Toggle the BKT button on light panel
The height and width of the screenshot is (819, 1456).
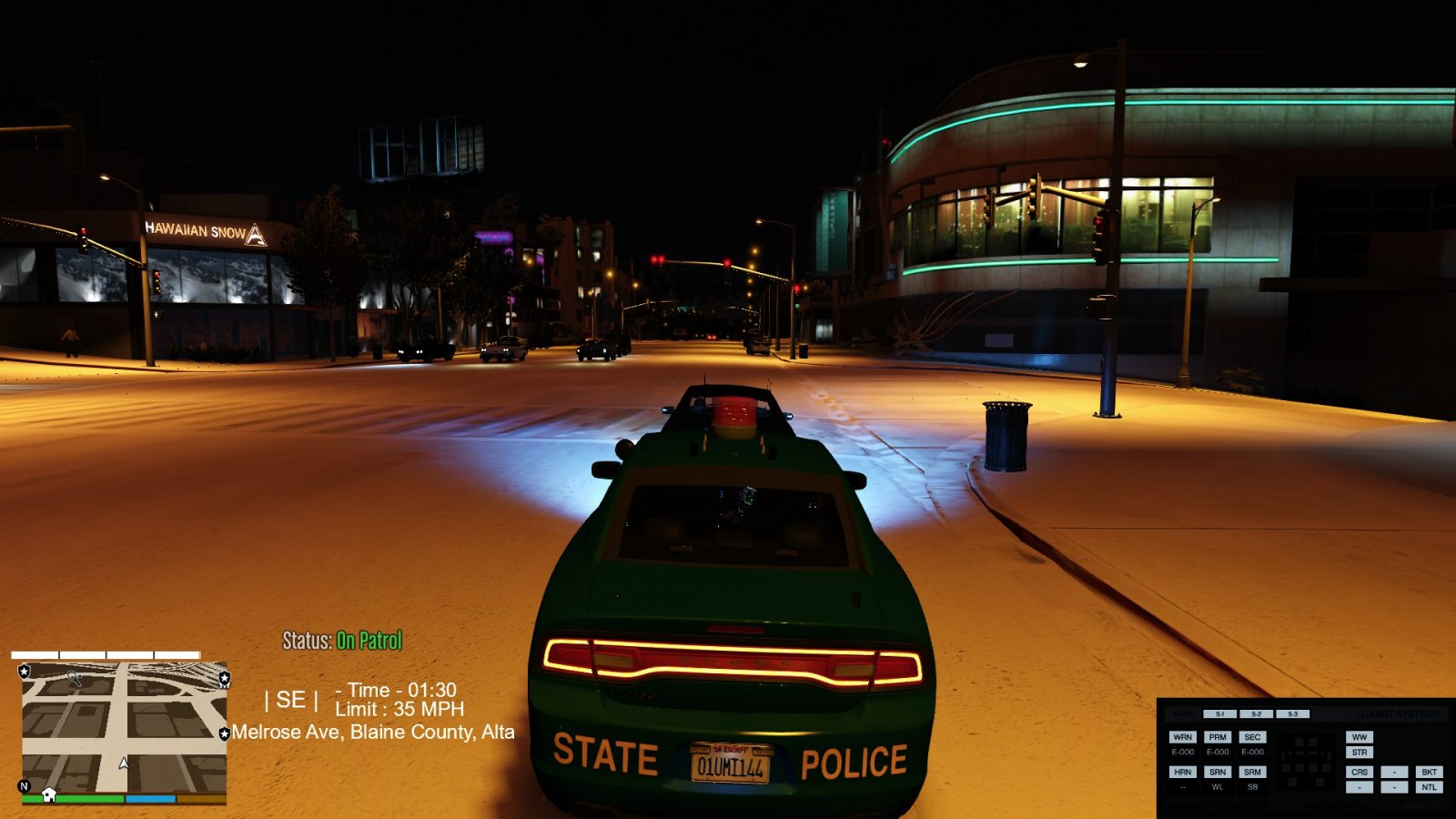pyautogui.click(x=1429, y=772)
